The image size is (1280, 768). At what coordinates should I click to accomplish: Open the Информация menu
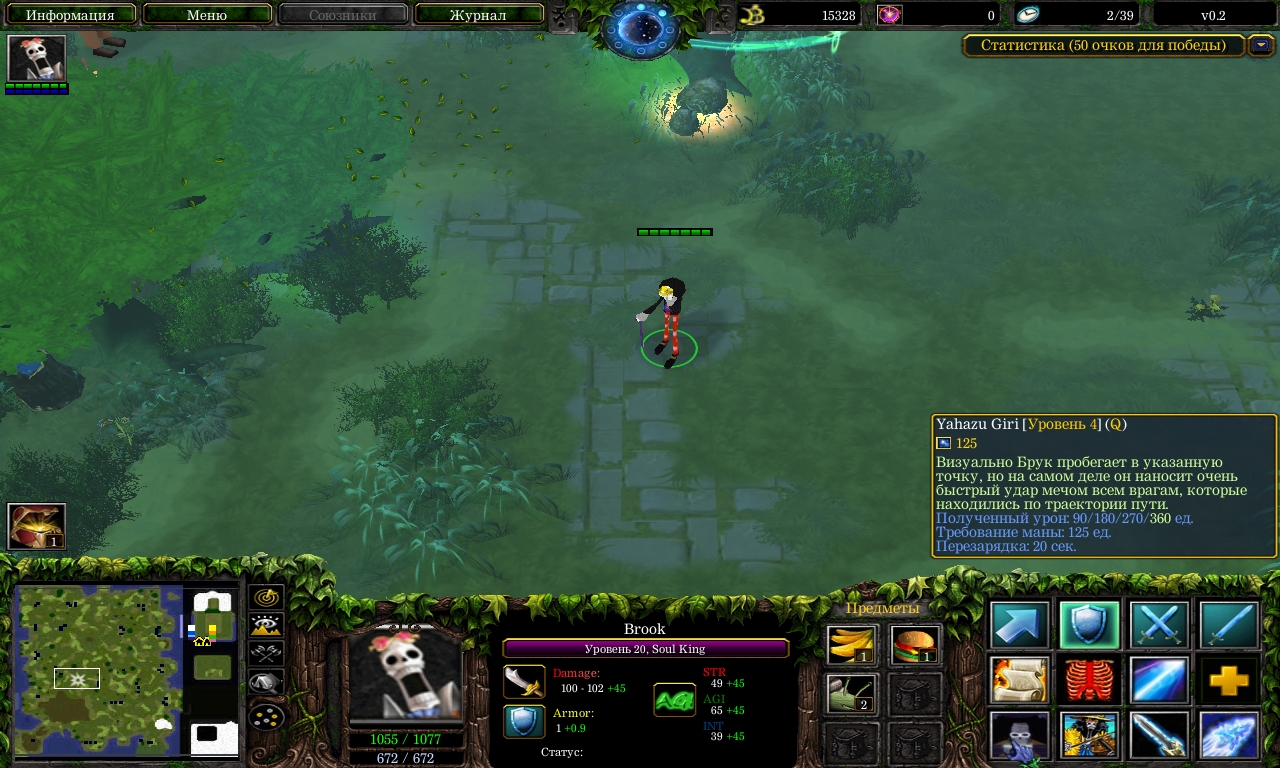click(70, 15)
